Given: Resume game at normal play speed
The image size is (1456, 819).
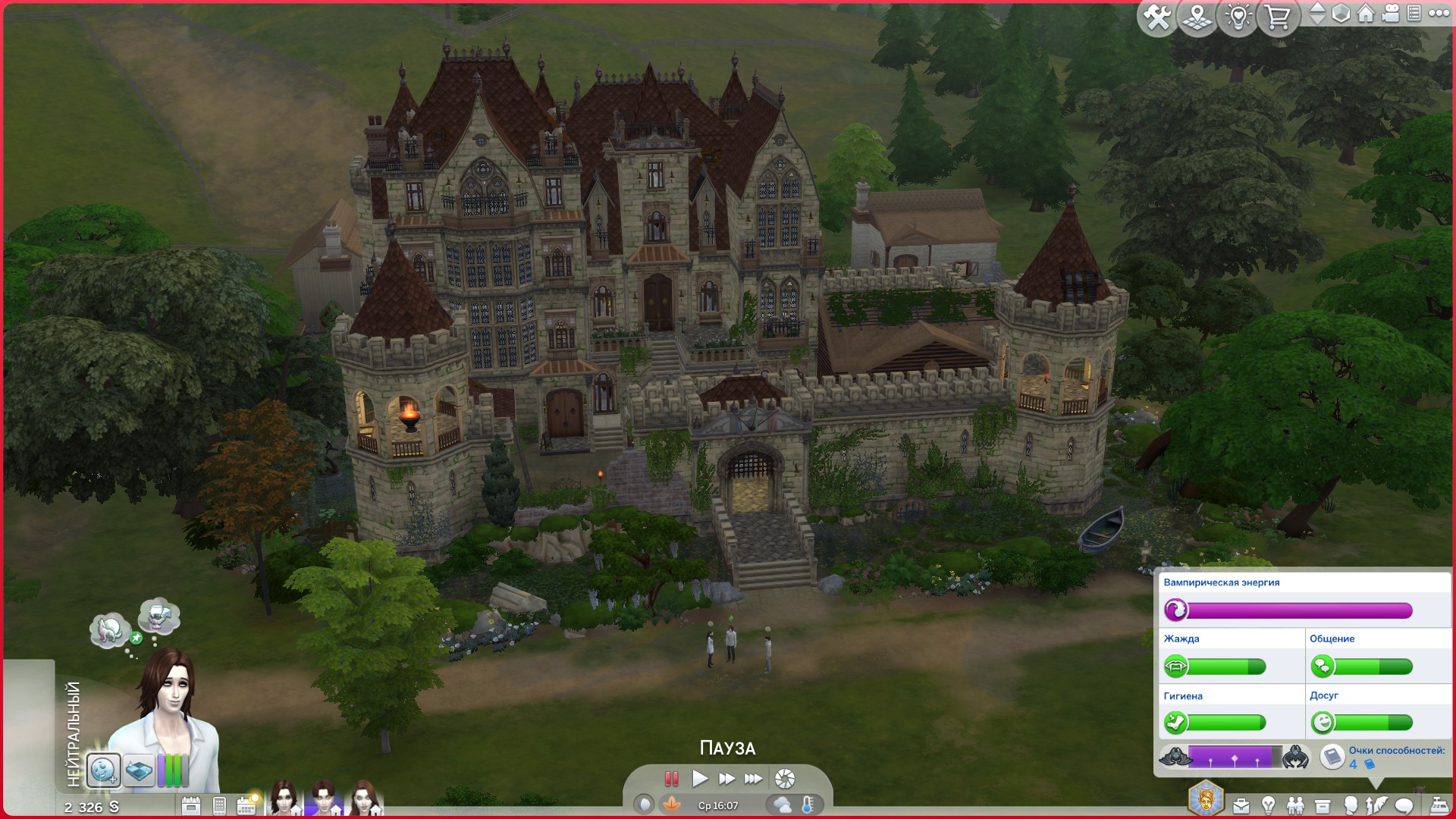Looking at the screenshot, I should (x=699, y=779).
